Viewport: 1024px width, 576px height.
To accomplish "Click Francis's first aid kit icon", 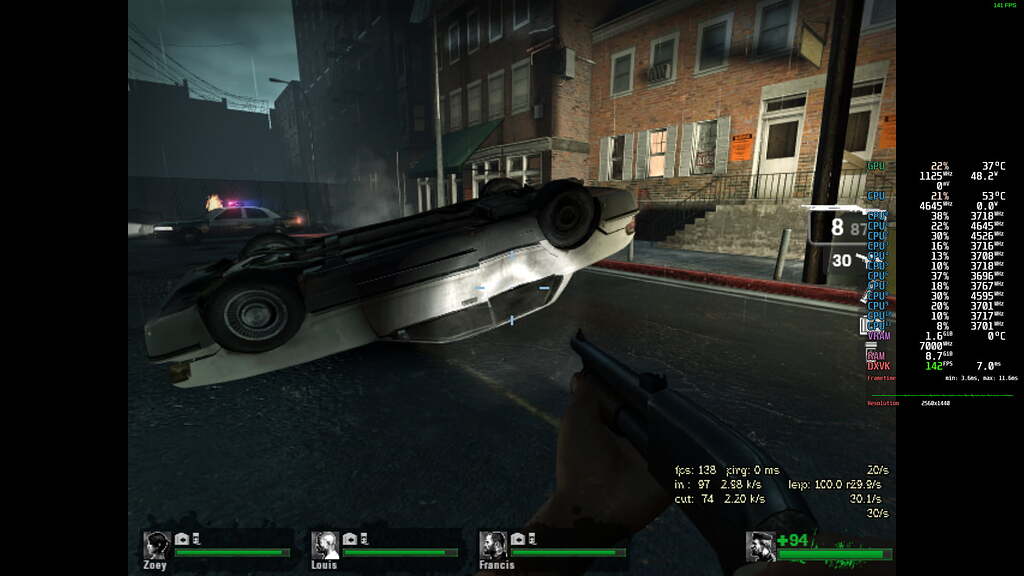I will point(518,539).
